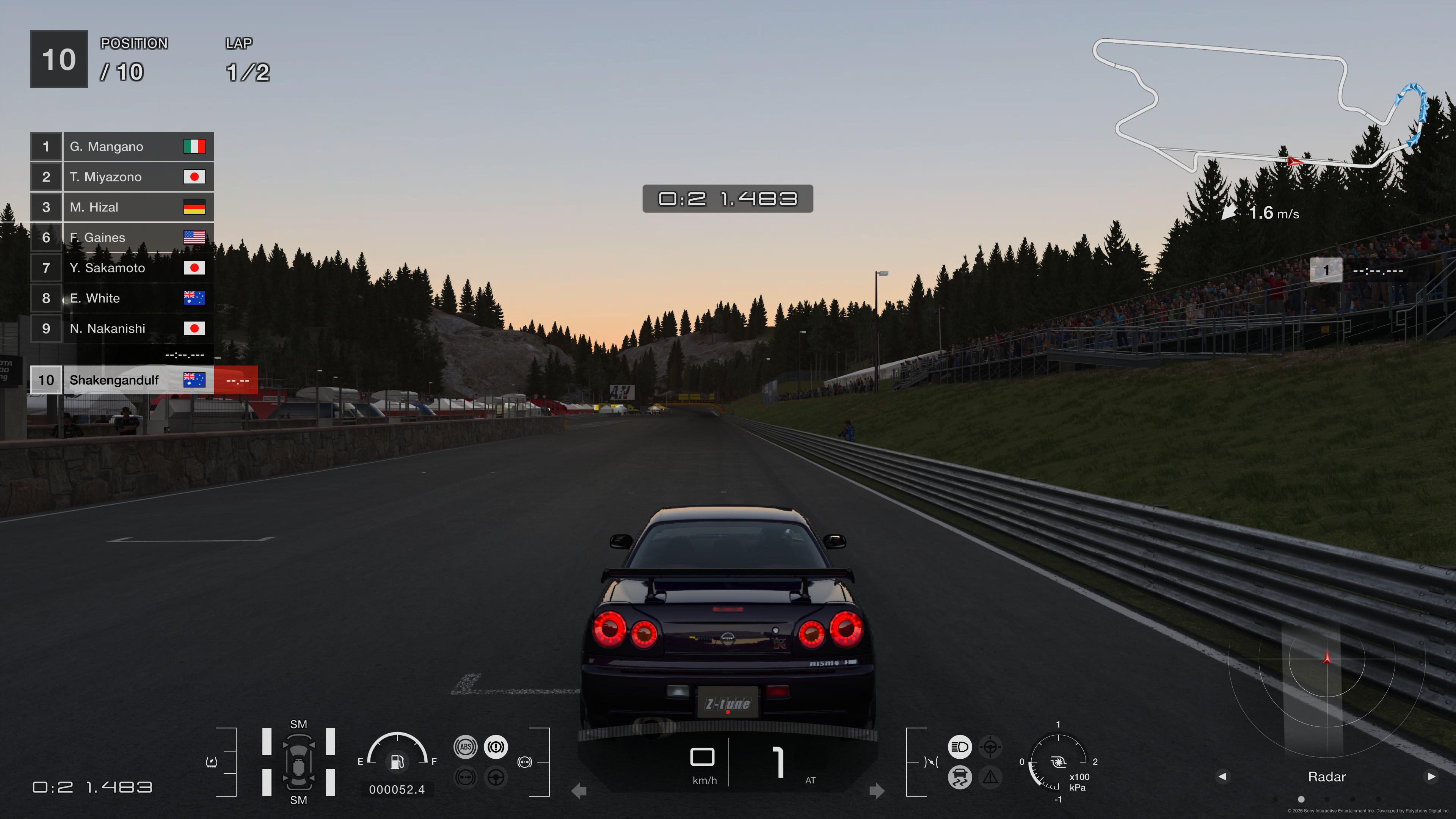Select T. Miyazono's leaderboard row

pos(122,177)
